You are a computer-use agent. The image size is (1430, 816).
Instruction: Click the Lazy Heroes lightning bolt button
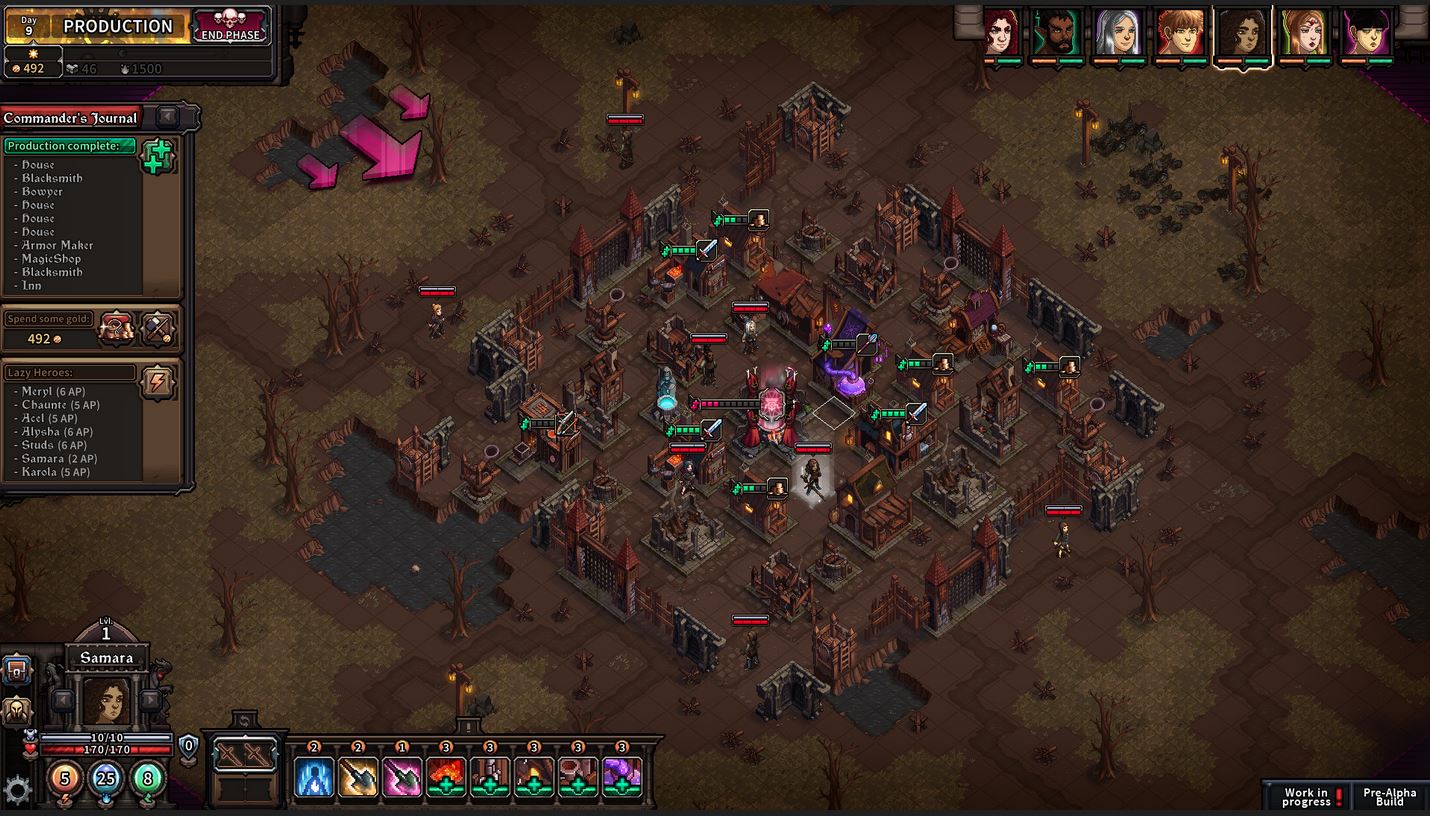click(x=158, y=382)
